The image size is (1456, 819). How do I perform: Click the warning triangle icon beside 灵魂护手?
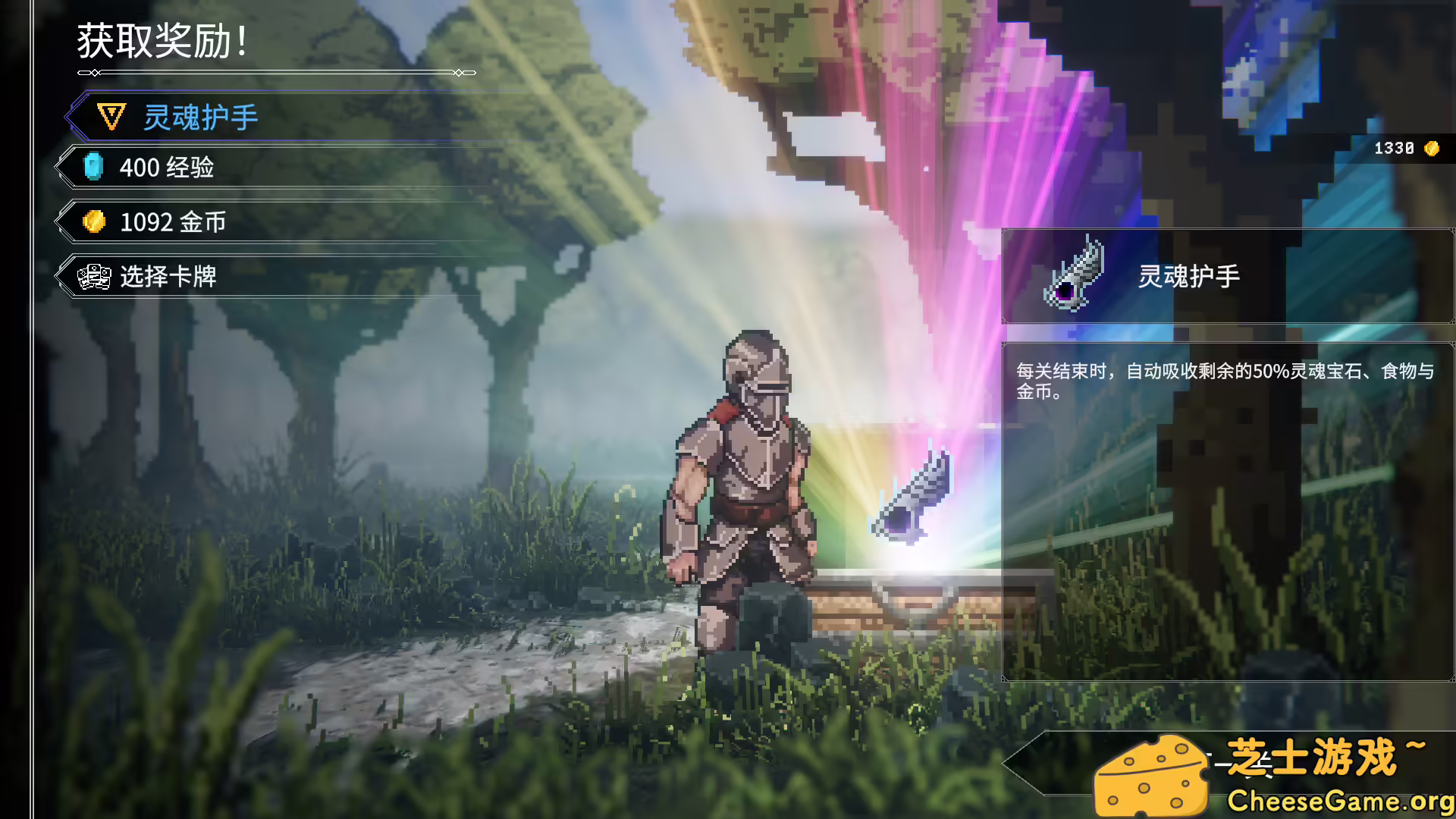pos(110,115)
